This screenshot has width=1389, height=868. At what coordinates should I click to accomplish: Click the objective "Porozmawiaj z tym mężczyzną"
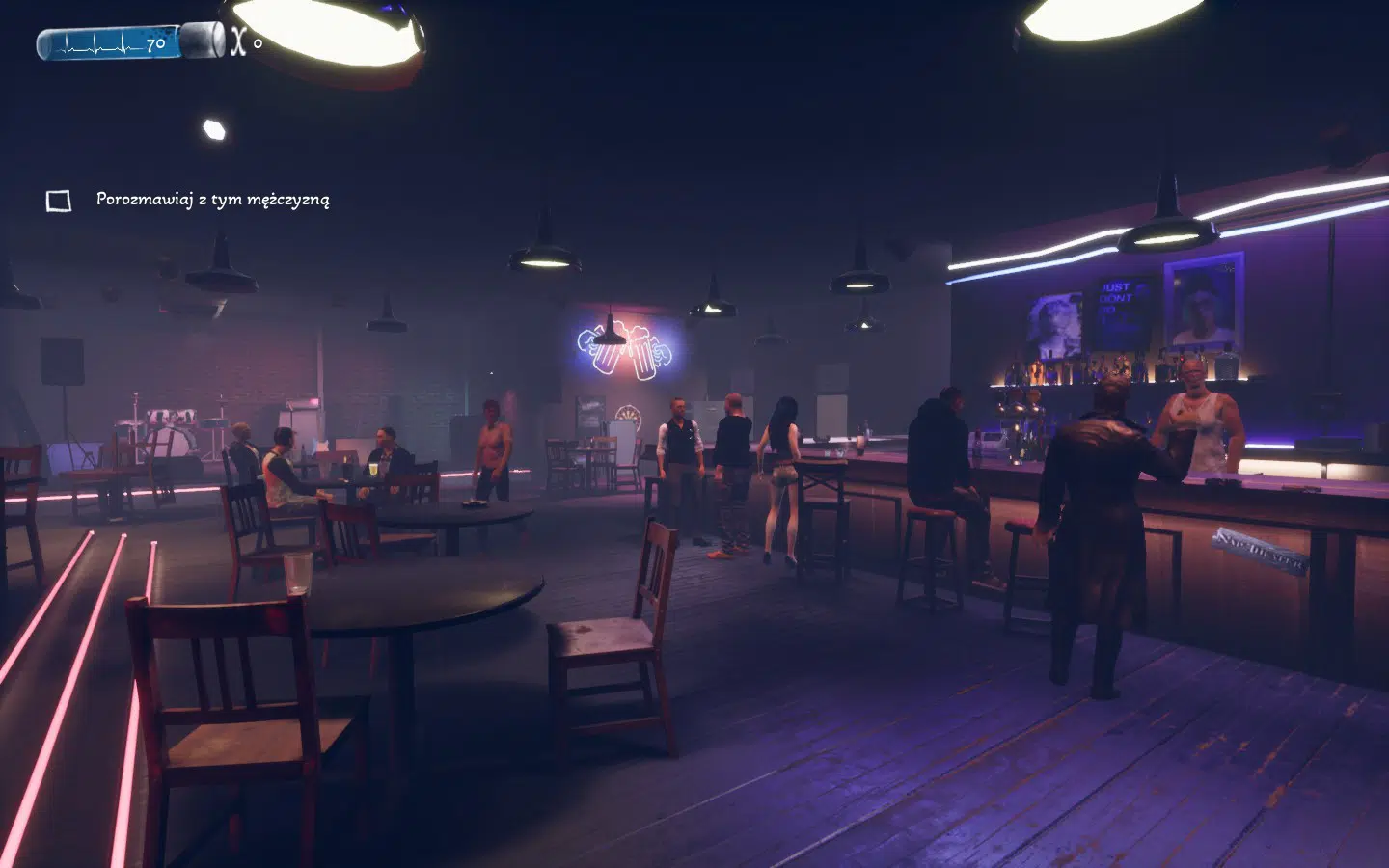(x=212, y=200)
